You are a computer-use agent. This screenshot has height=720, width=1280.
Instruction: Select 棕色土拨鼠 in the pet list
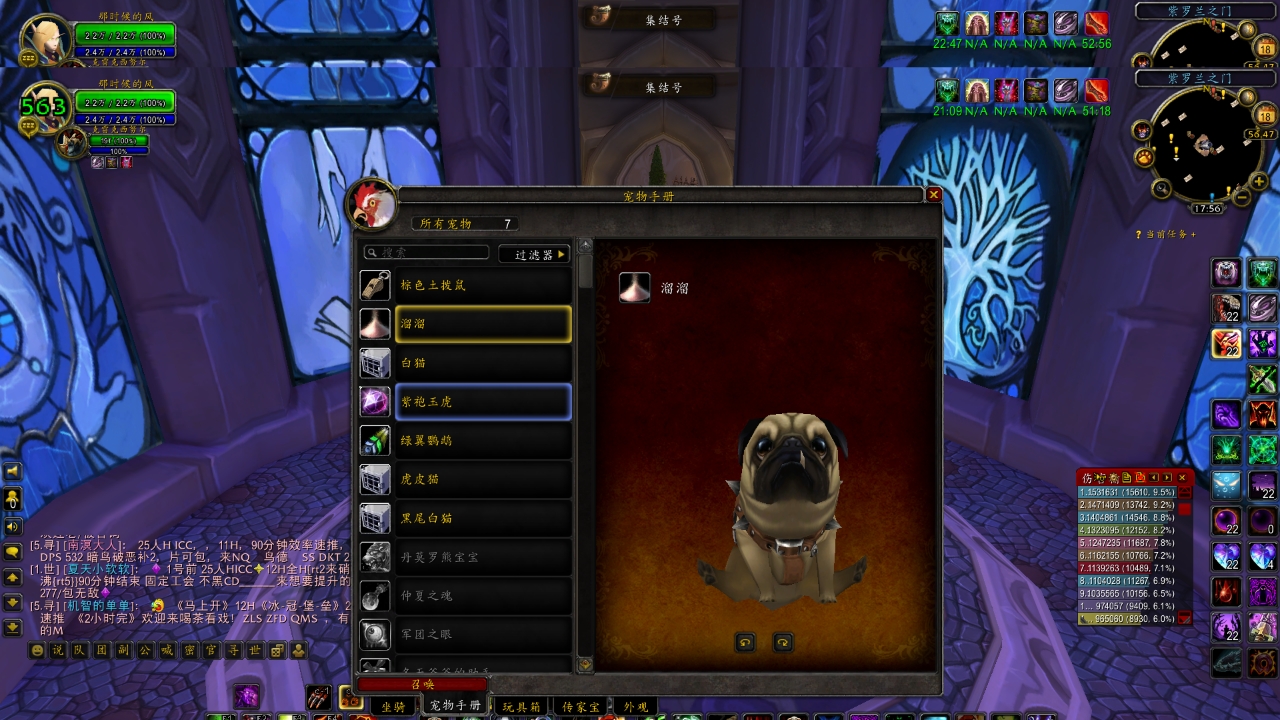coord(483,285)
